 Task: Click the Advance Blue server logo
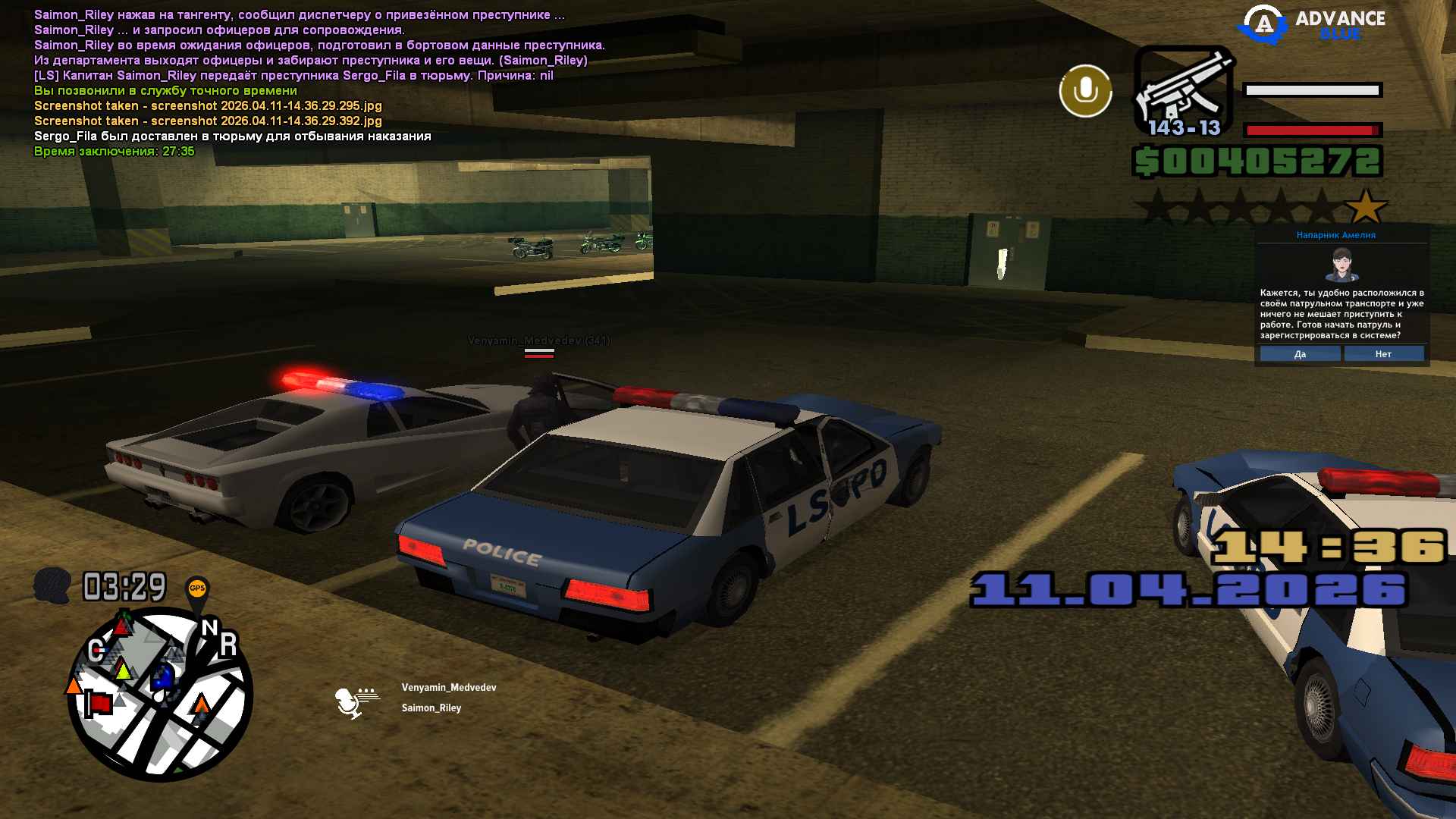tap(1312, 24)
